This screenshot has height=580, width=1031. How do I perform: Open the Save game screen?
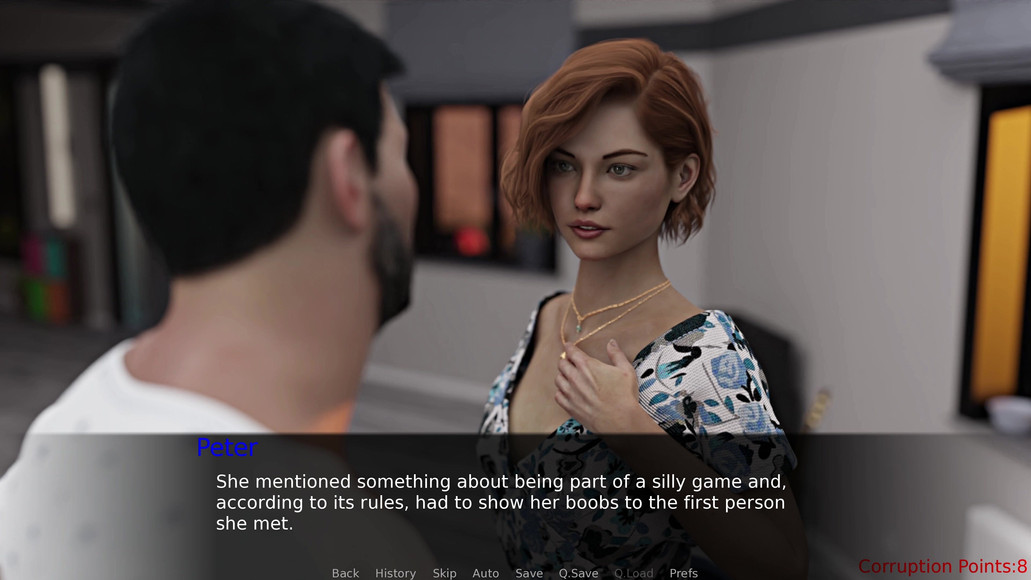point(529,573)
